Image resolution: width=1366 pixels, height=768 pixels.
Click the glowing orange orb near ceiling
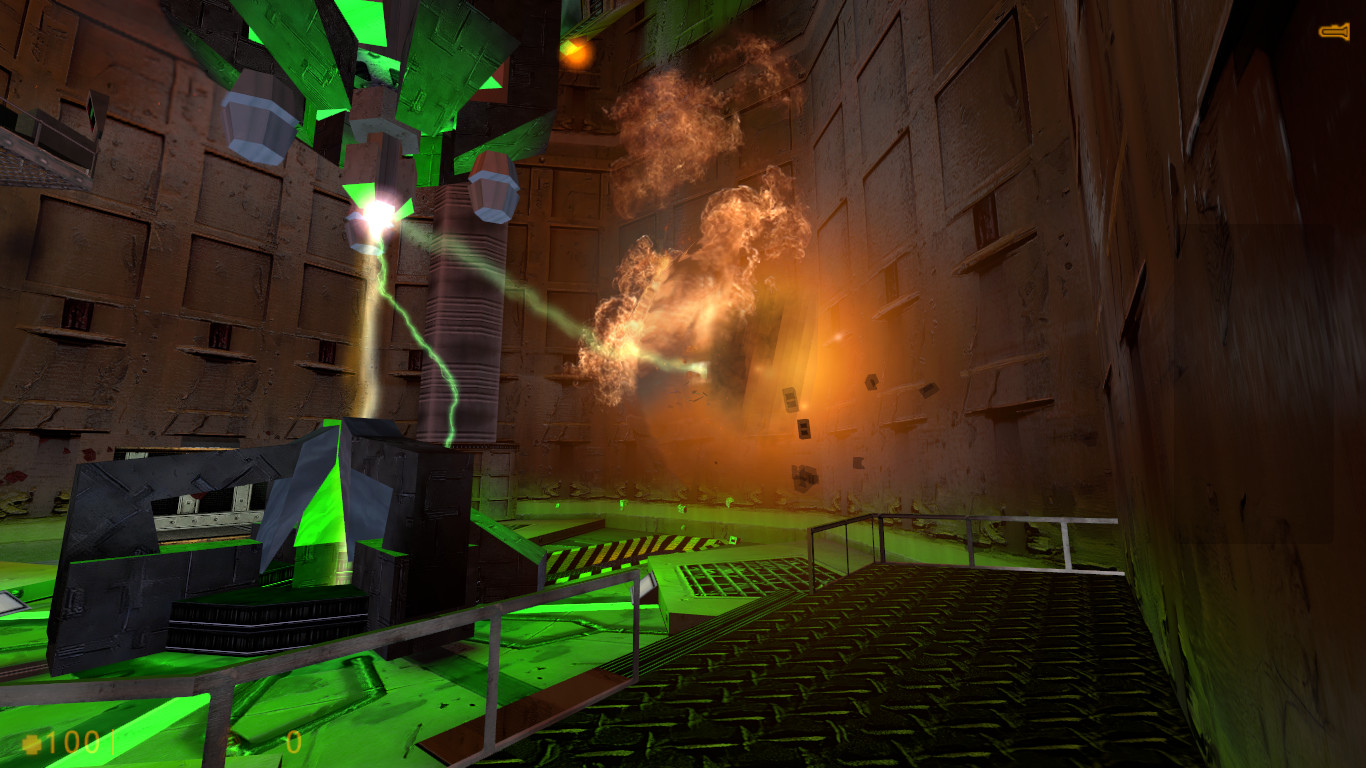click(577, 54)
